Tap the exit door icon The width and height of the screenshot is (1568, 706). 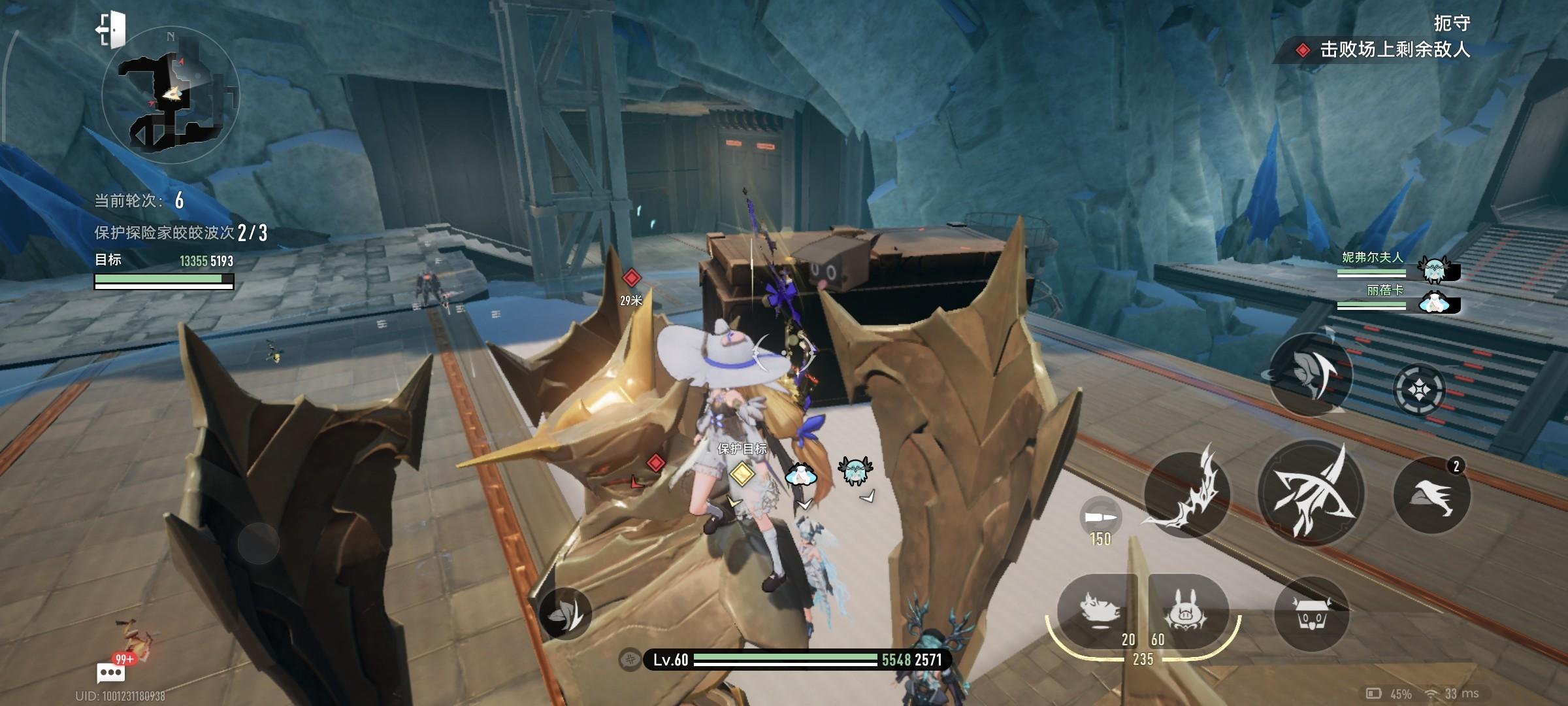[x=110, y=29]
